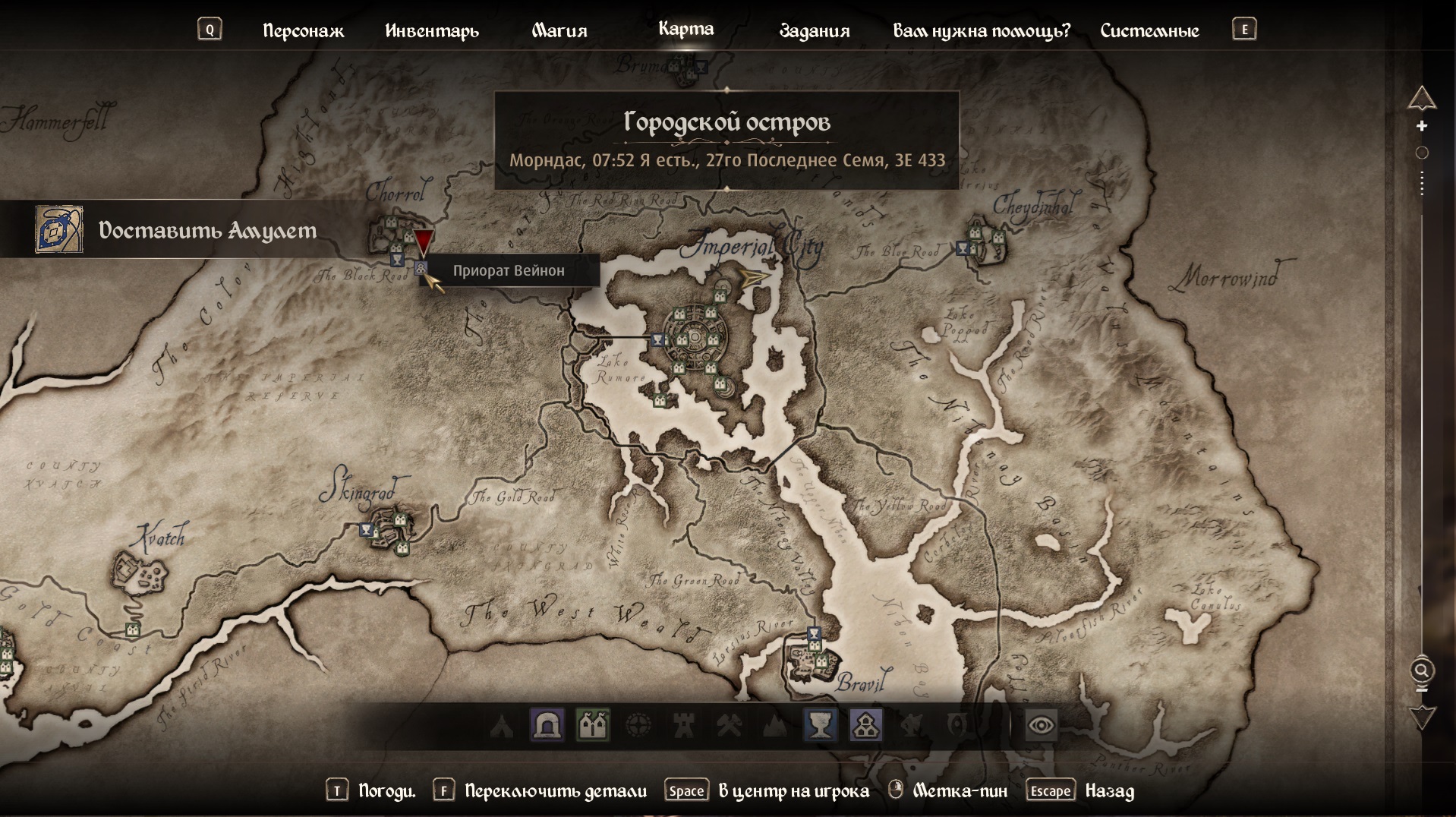
Task: Zoom out with the bottom arrow button
Action: tap(1422, 717)
